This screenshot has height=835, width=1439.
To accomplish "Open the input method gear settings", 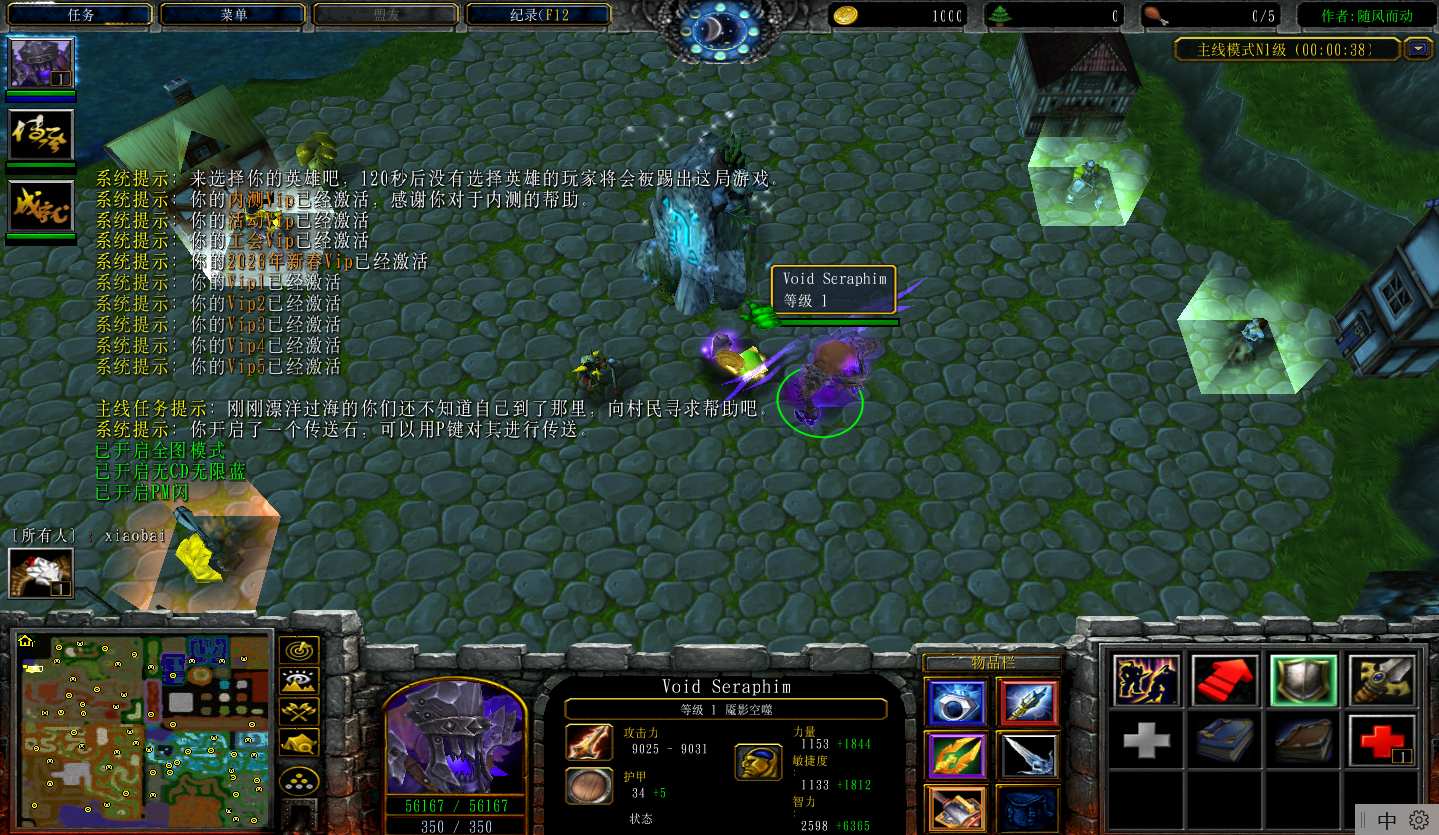I will (1418, 820).
